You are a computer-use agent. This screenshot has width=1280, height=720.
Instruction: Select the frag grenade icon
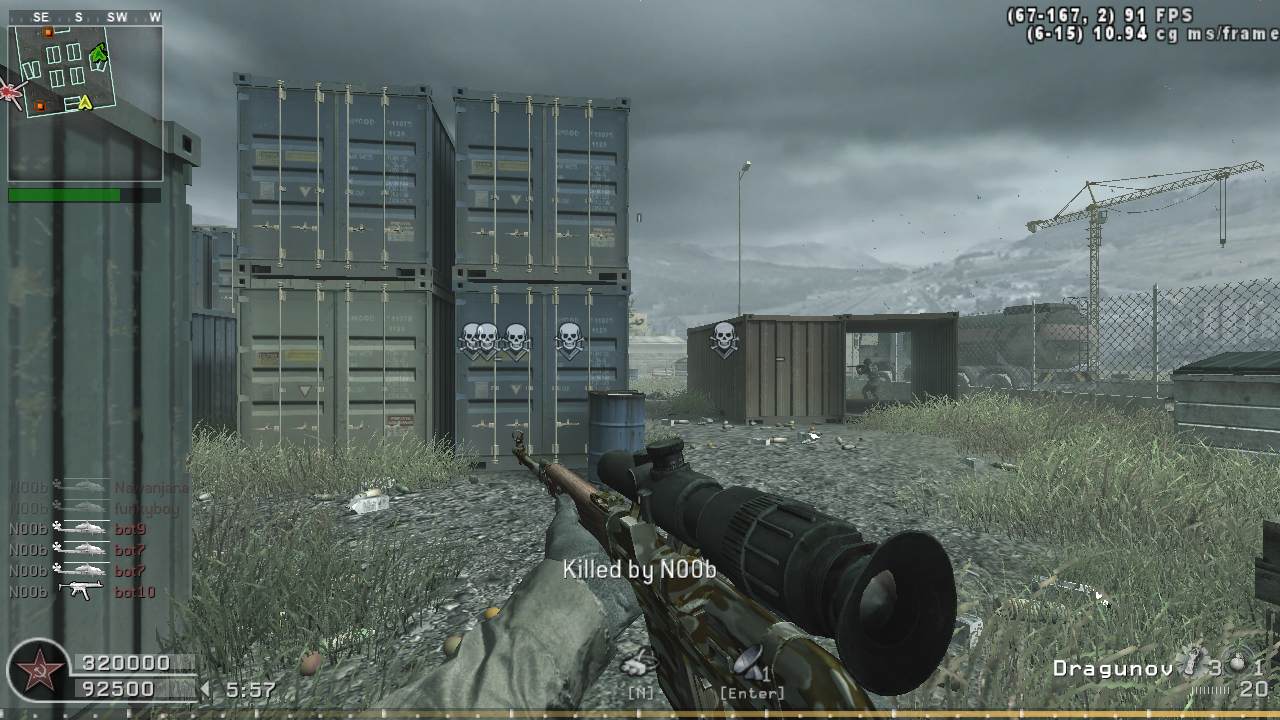tap(1238, 664)
